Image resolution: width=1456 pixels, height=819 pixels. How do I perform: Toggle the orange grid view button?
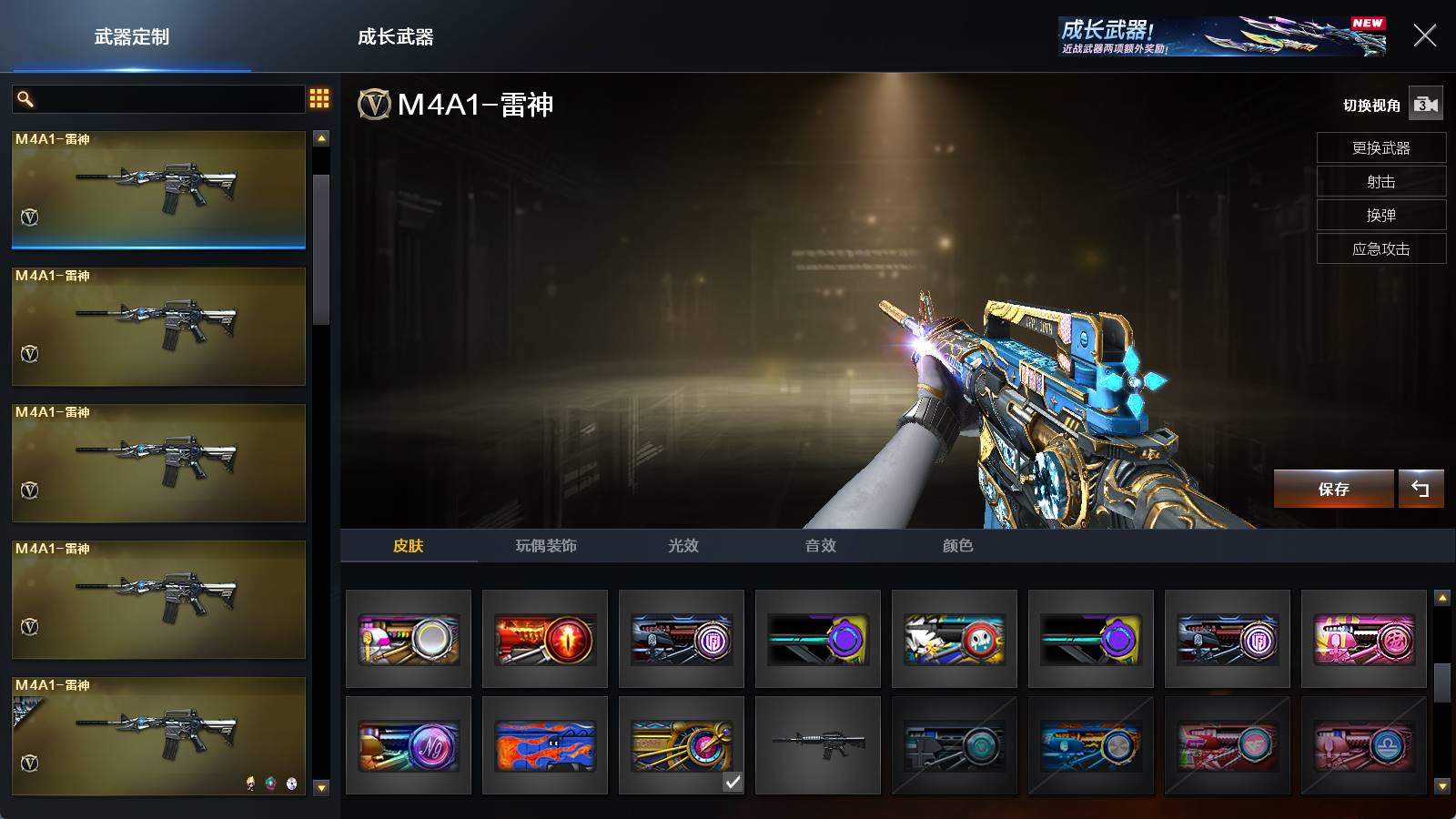(319, 98)
